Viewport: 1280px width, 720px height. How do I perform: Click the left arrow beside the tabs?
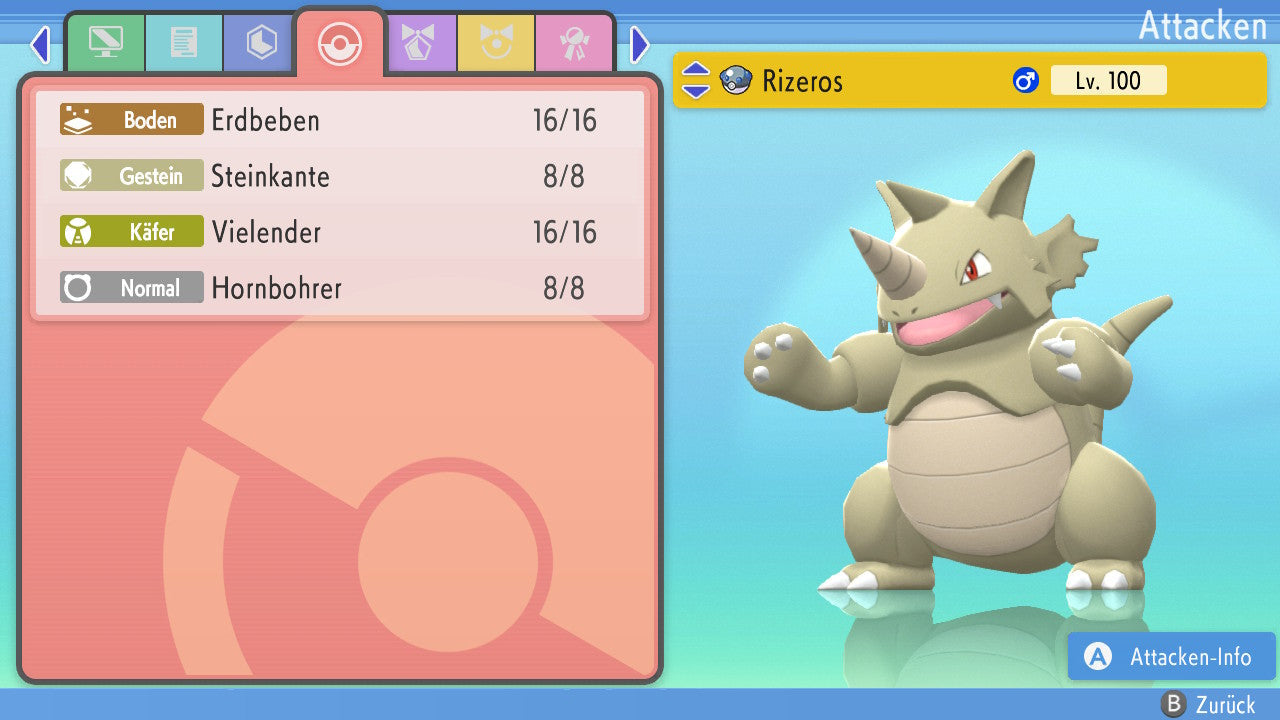(x=39, y=45)
